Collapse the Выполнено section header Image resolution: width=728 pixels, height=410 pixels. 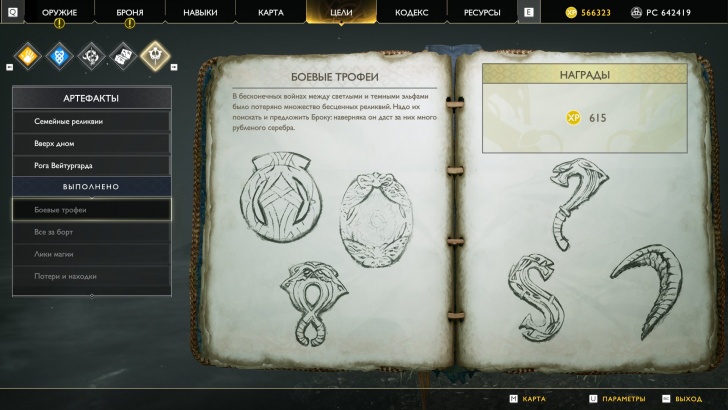pos(91,187)
